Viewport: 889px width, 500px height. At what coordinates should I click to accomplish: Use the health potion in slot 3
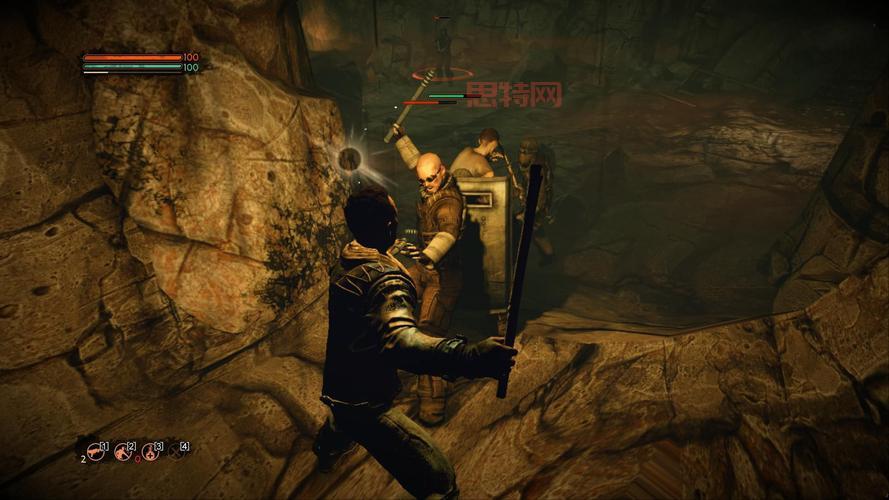tap(151, 452)
